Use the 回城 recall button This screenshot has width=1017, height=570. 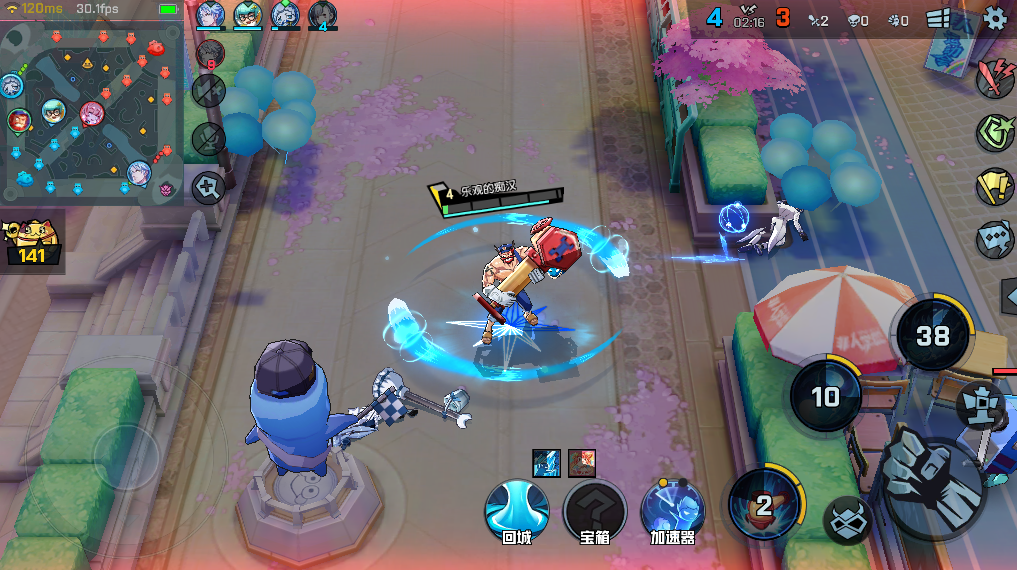click(x=516, y=509)
